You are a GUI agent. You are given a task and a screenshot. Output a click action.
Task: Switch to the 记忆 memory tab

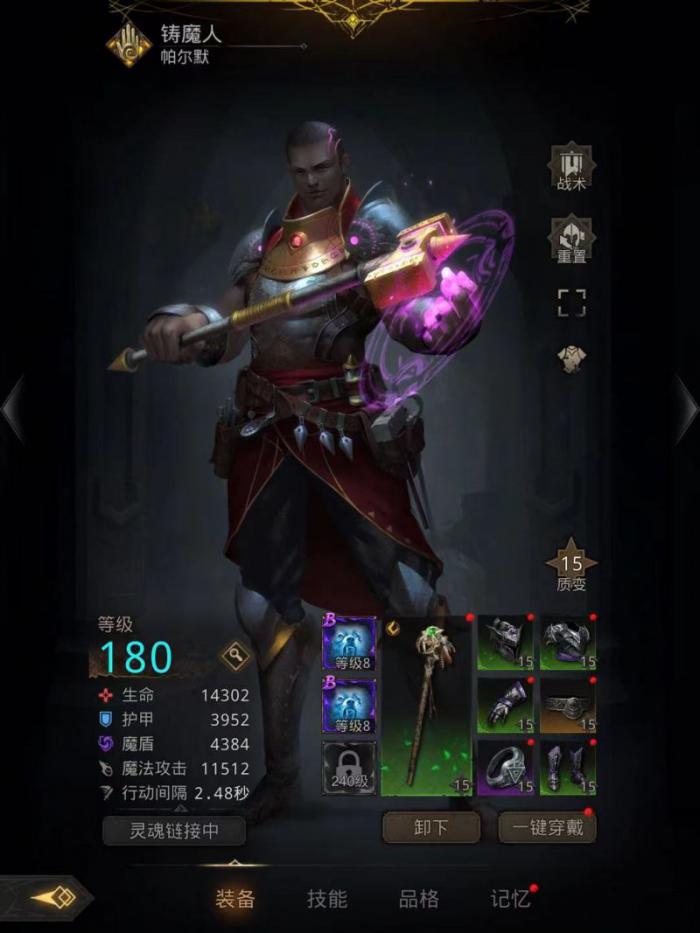[510, 898]
